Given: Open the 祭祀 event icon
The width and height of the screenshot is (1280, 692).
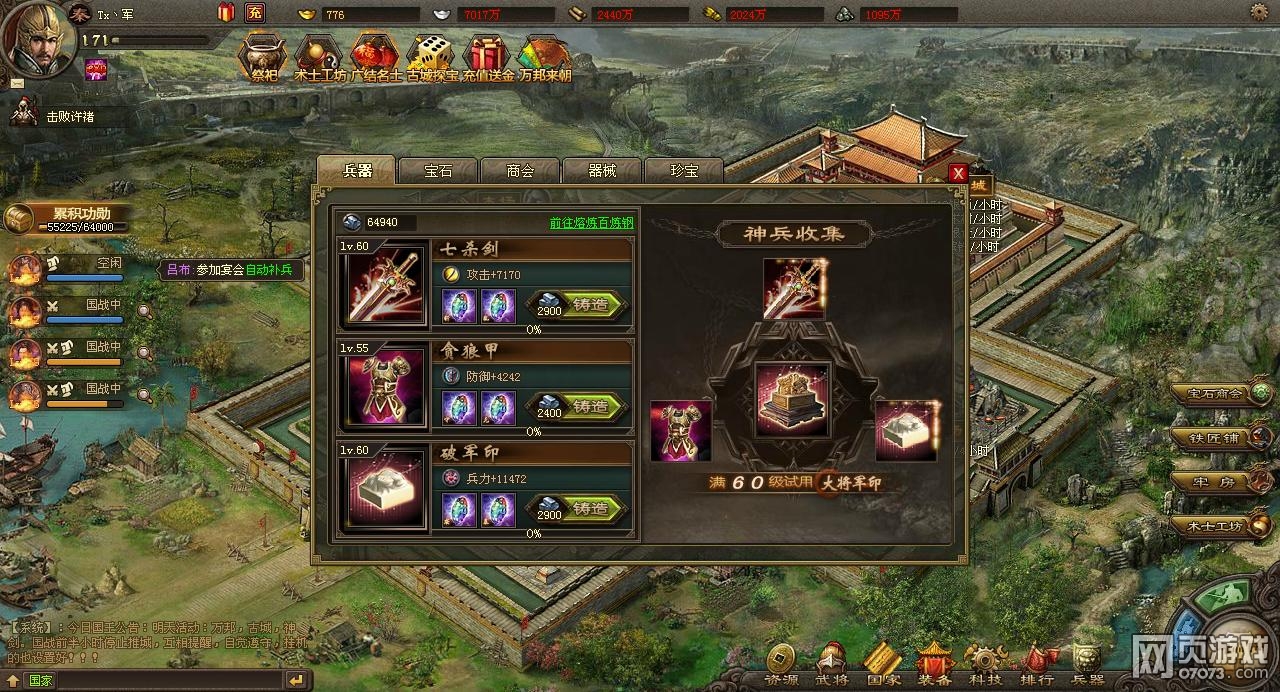Looking at the screenshot, I should 262,60.
